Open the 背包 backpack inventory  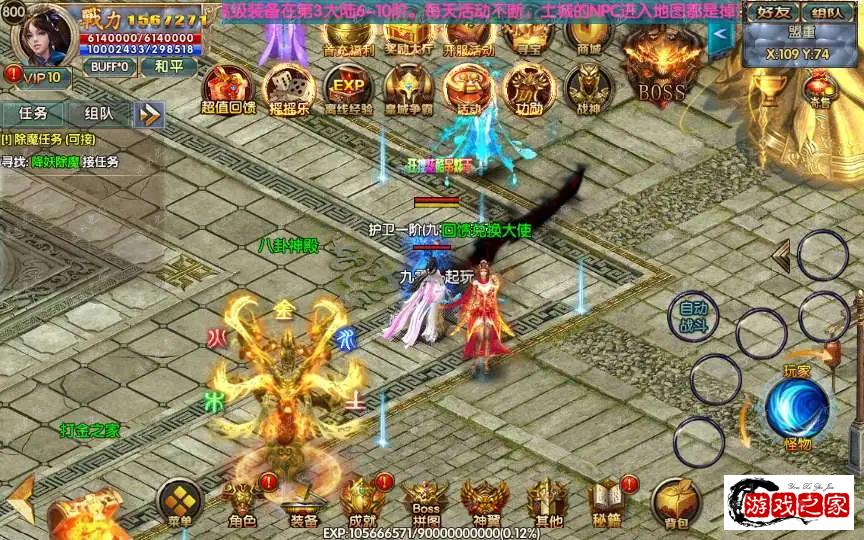(x=675, y=503)
